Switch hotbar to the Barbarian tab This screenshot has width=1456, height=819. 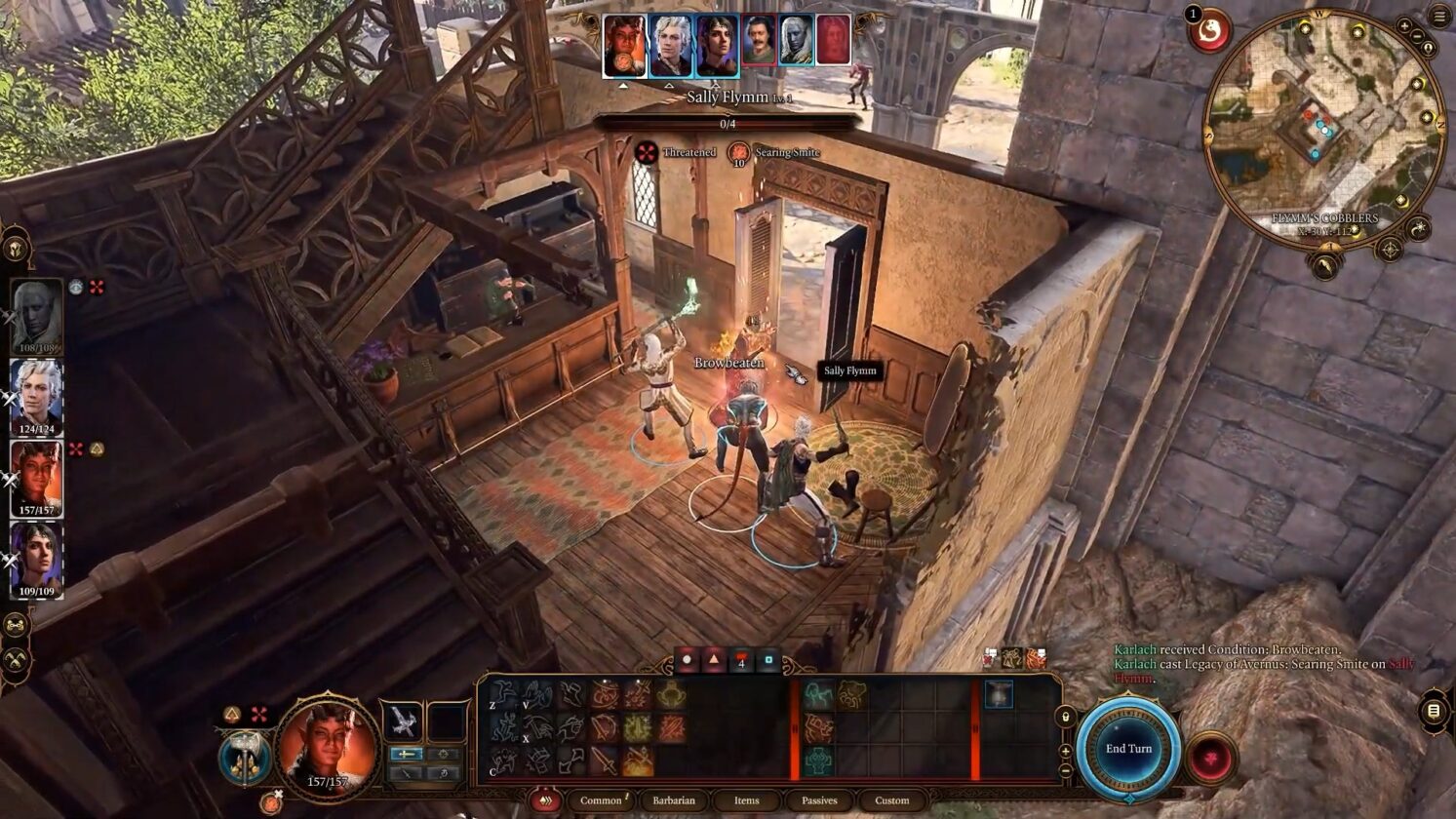tap(674, 800)
